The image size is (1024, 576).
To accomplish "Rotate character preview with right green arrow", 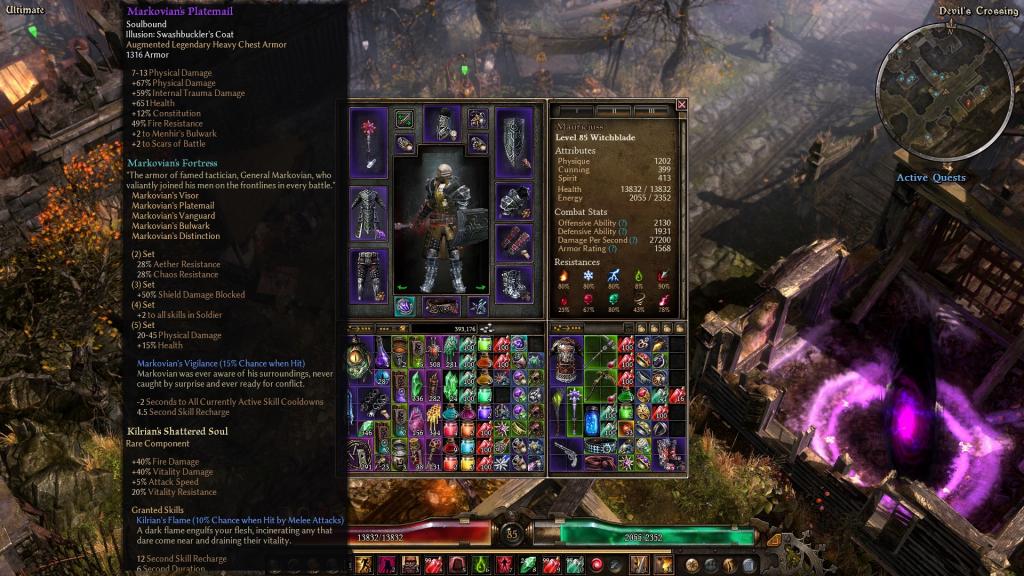I will (x=481, y=287).
